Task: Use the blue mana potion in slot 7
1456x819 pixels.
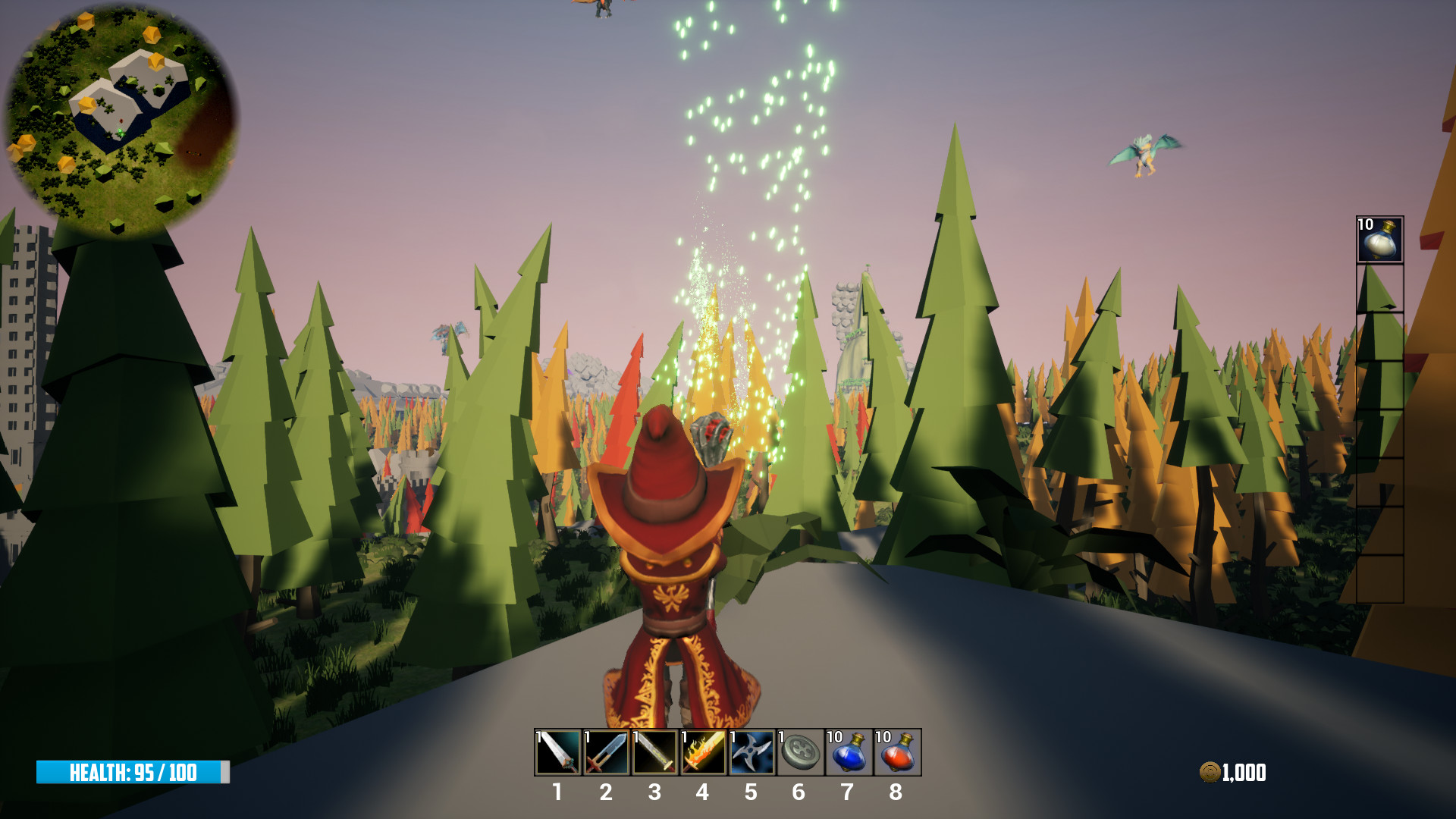Action: click(849, 752)
